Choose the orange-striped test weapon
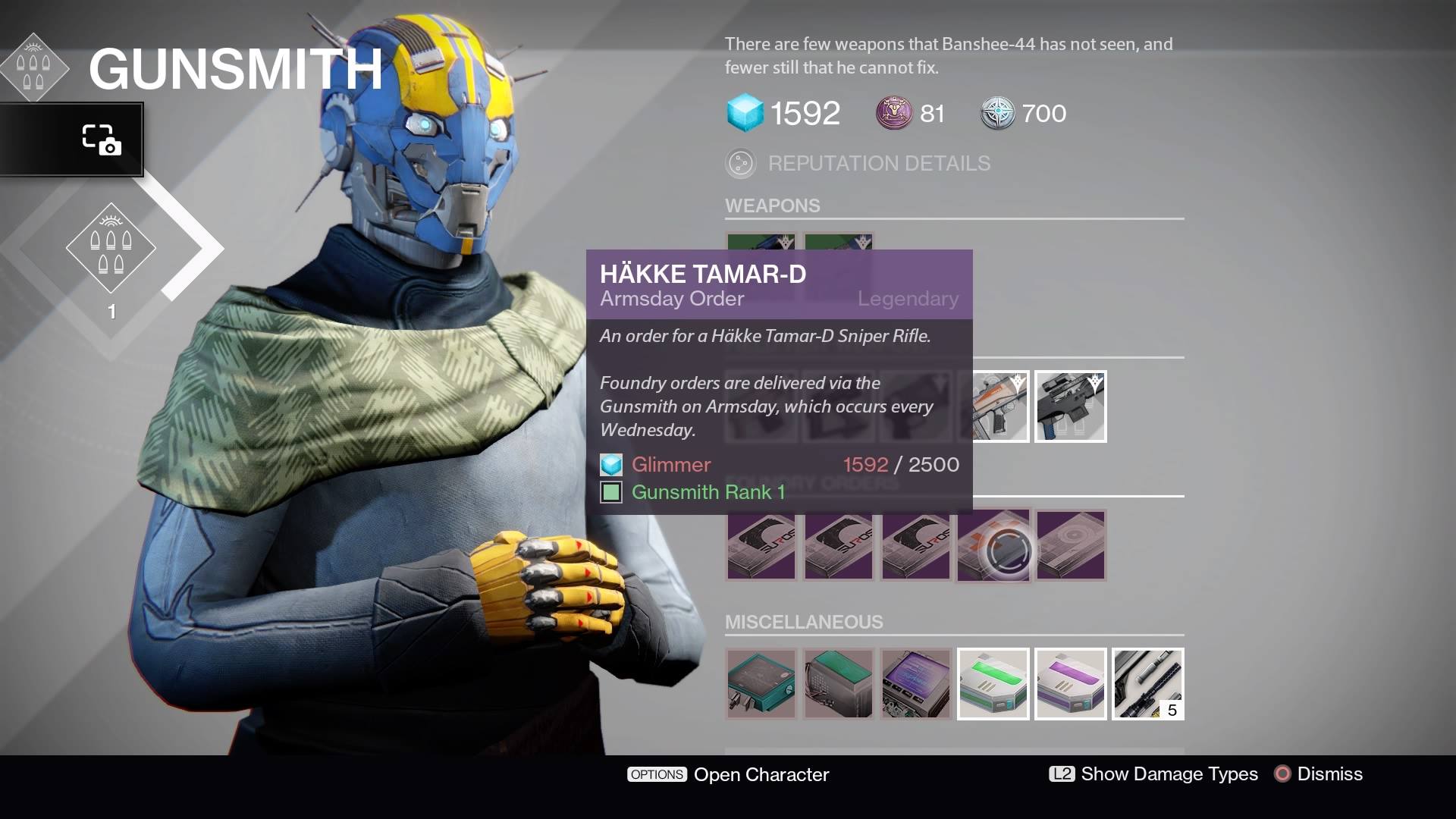This screenshot has height=819, width=1456. [x=993, y=406]
